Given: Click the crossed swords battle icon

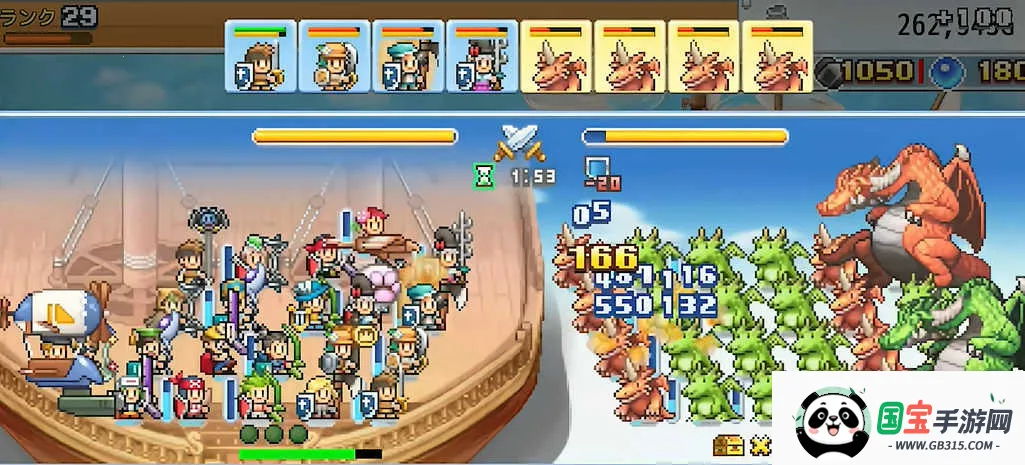Looking at the screenshot, I should coord(521,142).
